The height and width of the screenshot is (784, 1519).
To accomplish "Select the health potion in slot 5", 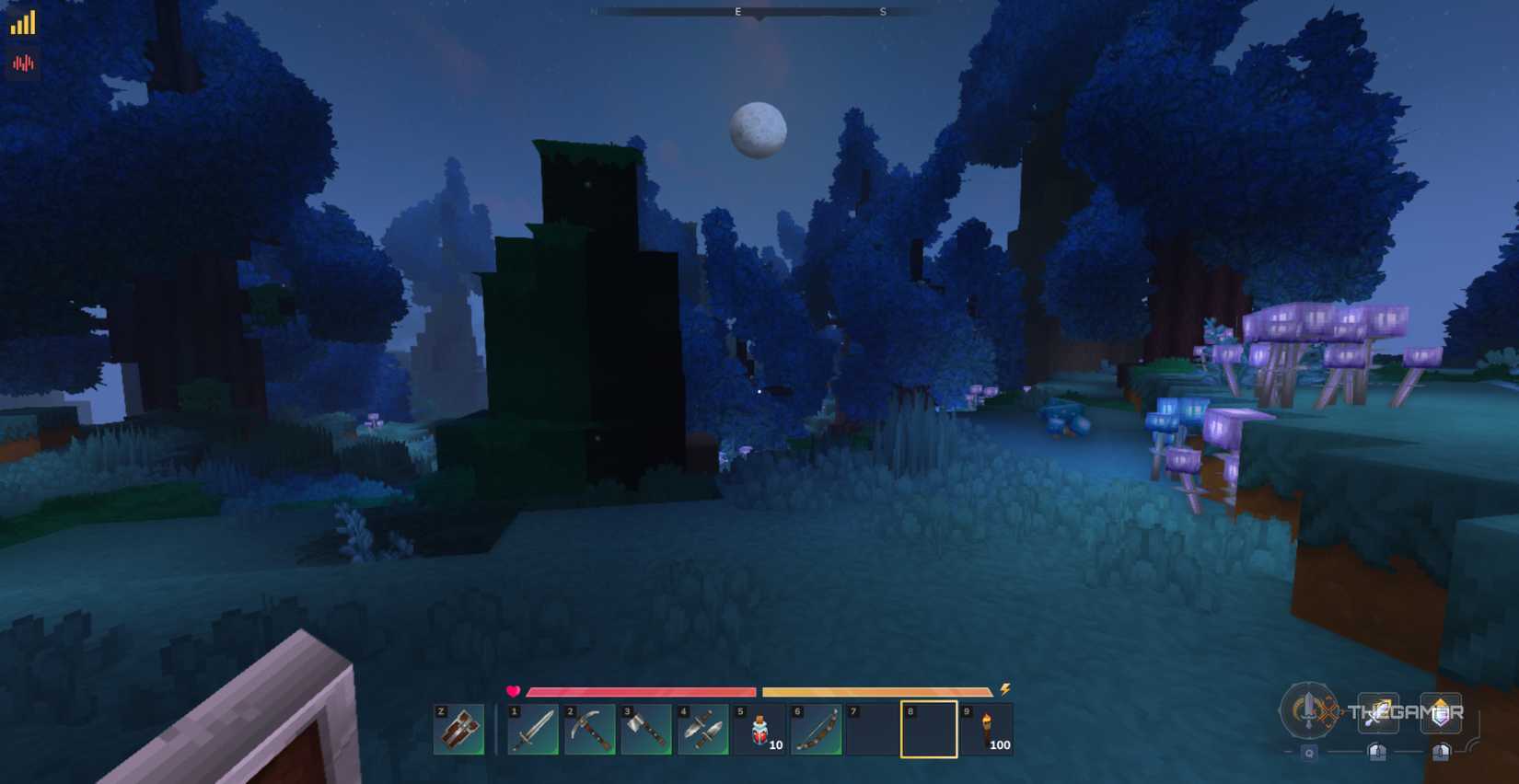I will tap(762, 729).
